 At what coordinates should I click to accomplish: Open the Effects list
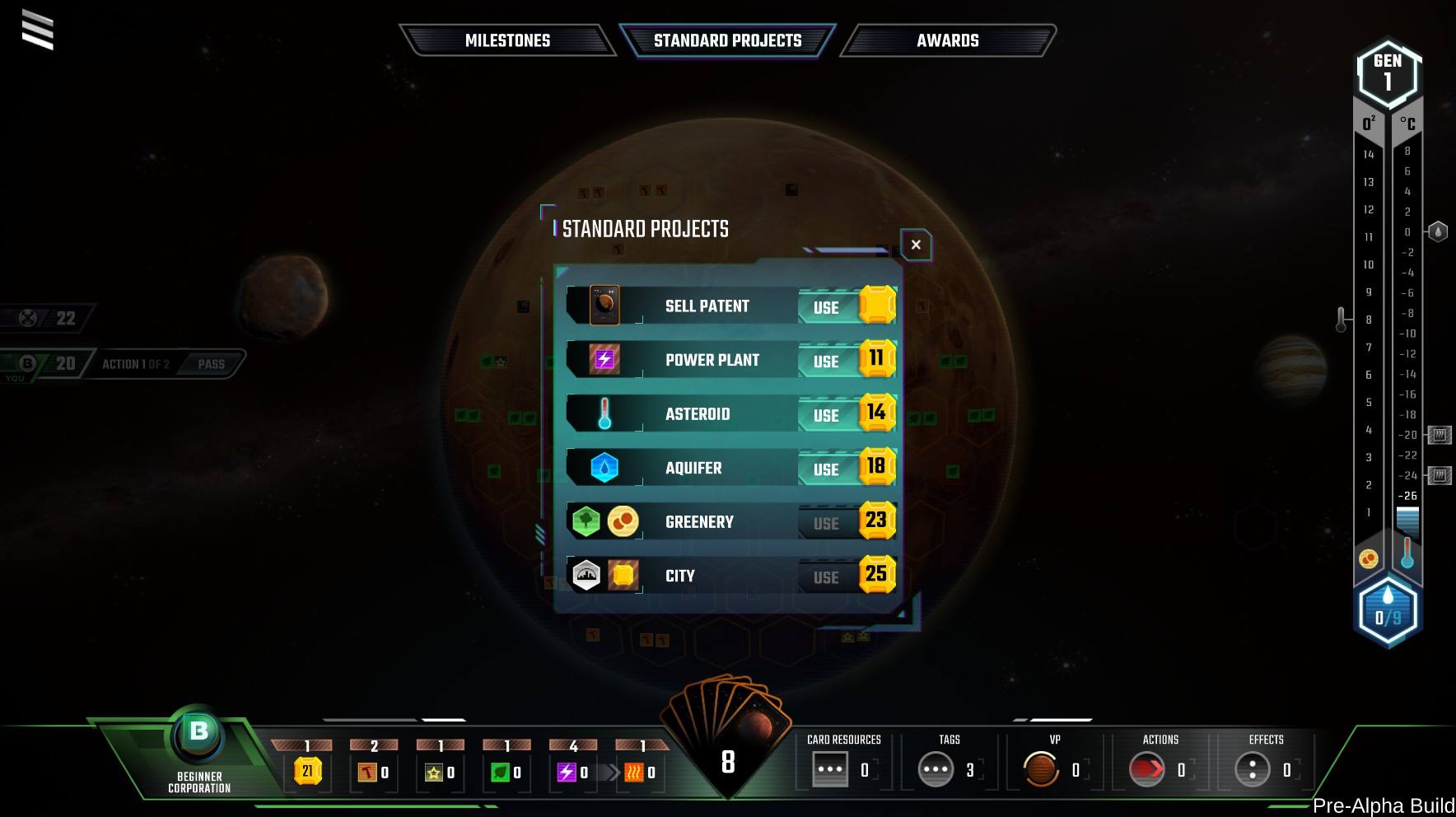pyautogui.click(x=1253, y=769)
